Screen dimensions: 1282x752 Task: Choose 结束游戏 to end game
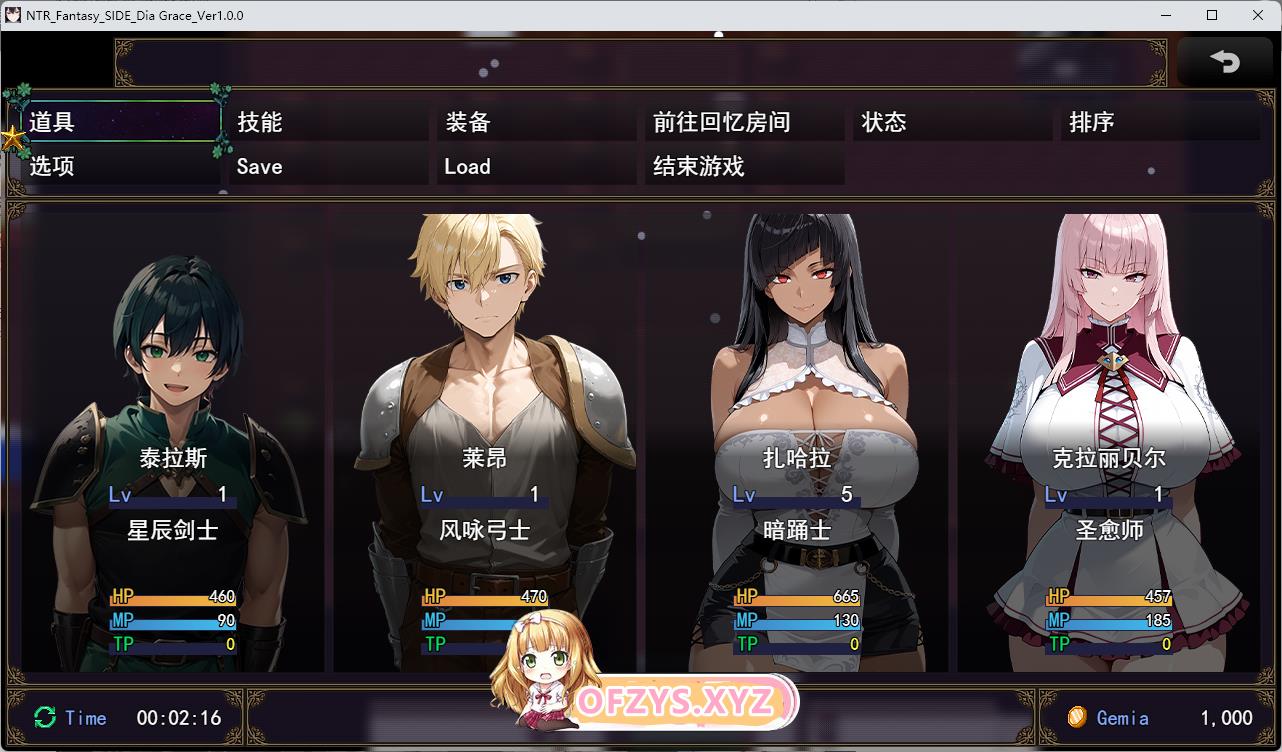click(746, 166)
